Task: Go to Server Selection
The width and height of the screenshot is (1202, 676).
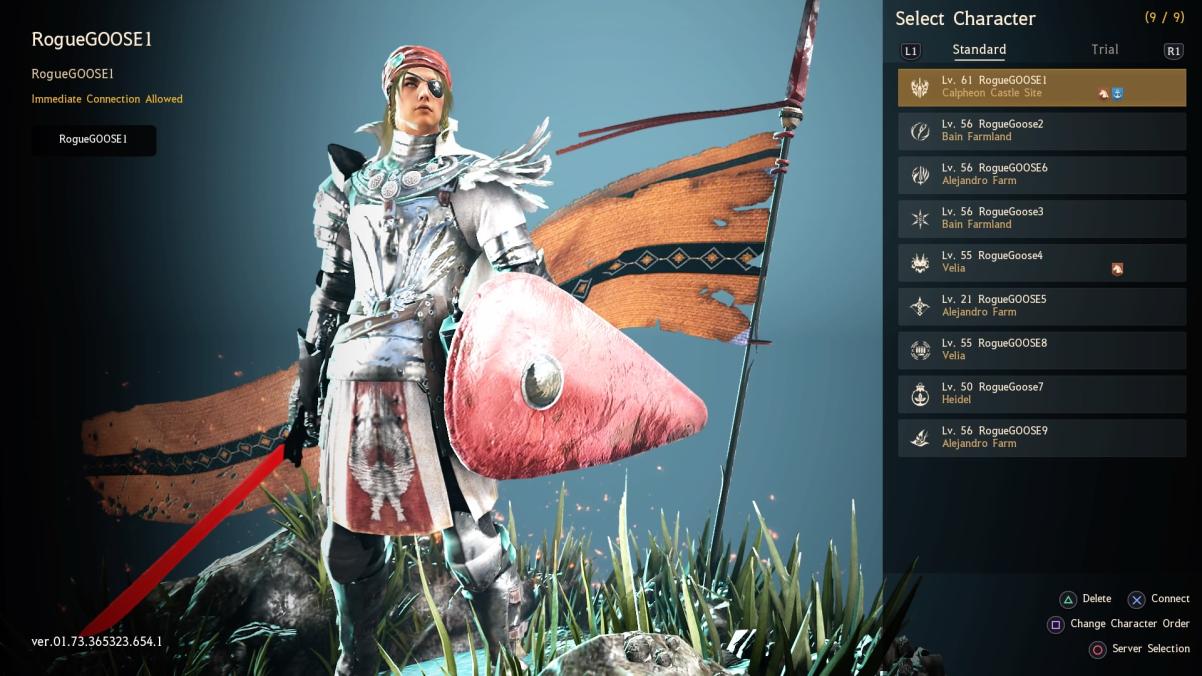Action: click(x=1139, y=649)
